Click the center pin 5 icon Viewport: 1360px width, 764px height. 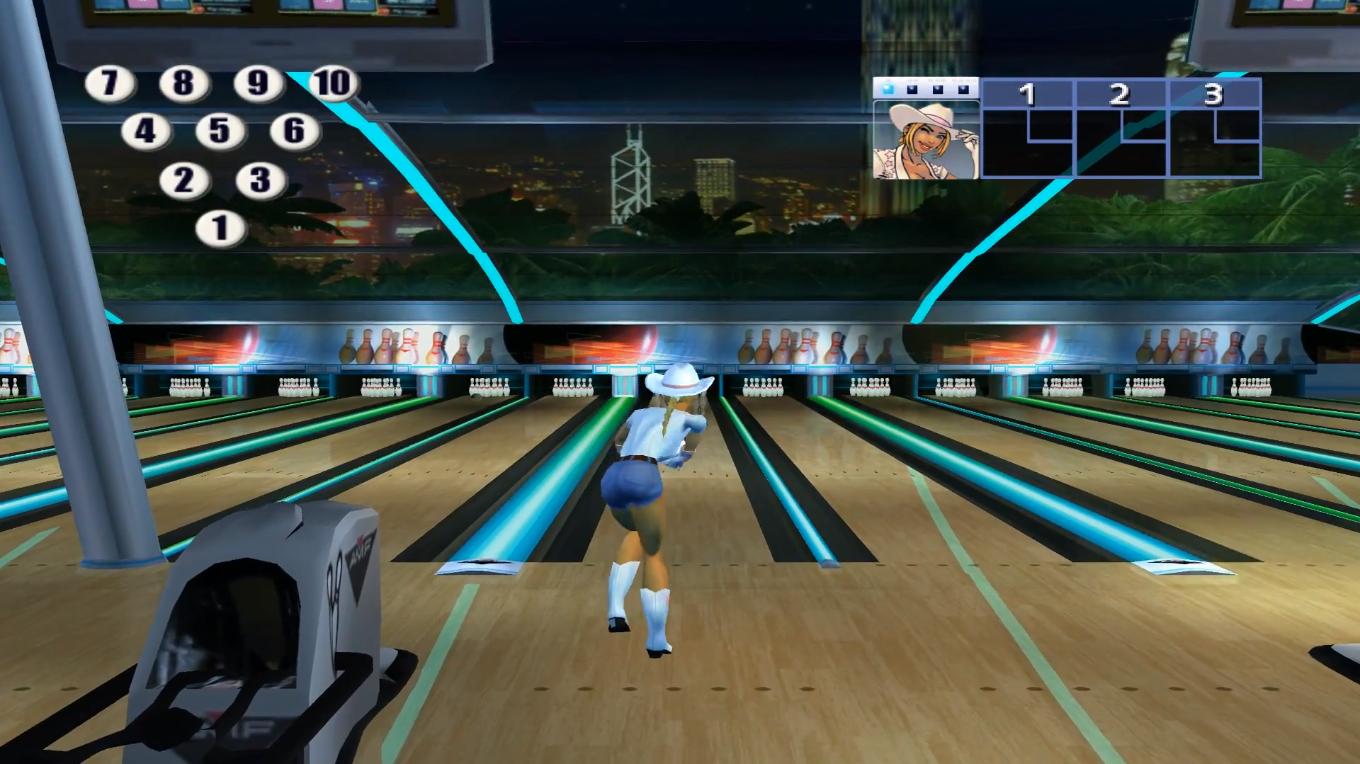220,129
